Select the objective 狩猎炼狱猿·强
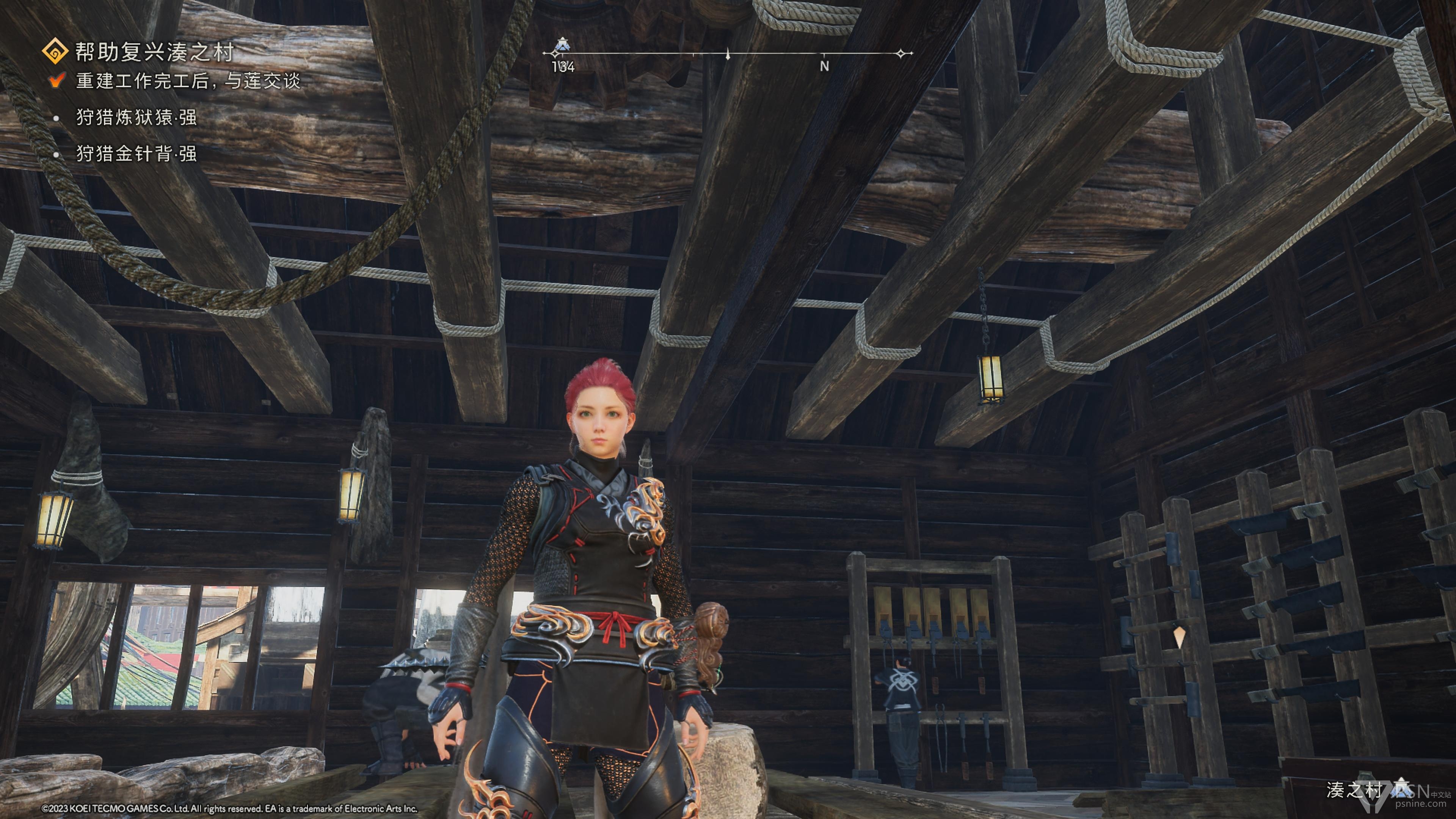 pos(136,118)
